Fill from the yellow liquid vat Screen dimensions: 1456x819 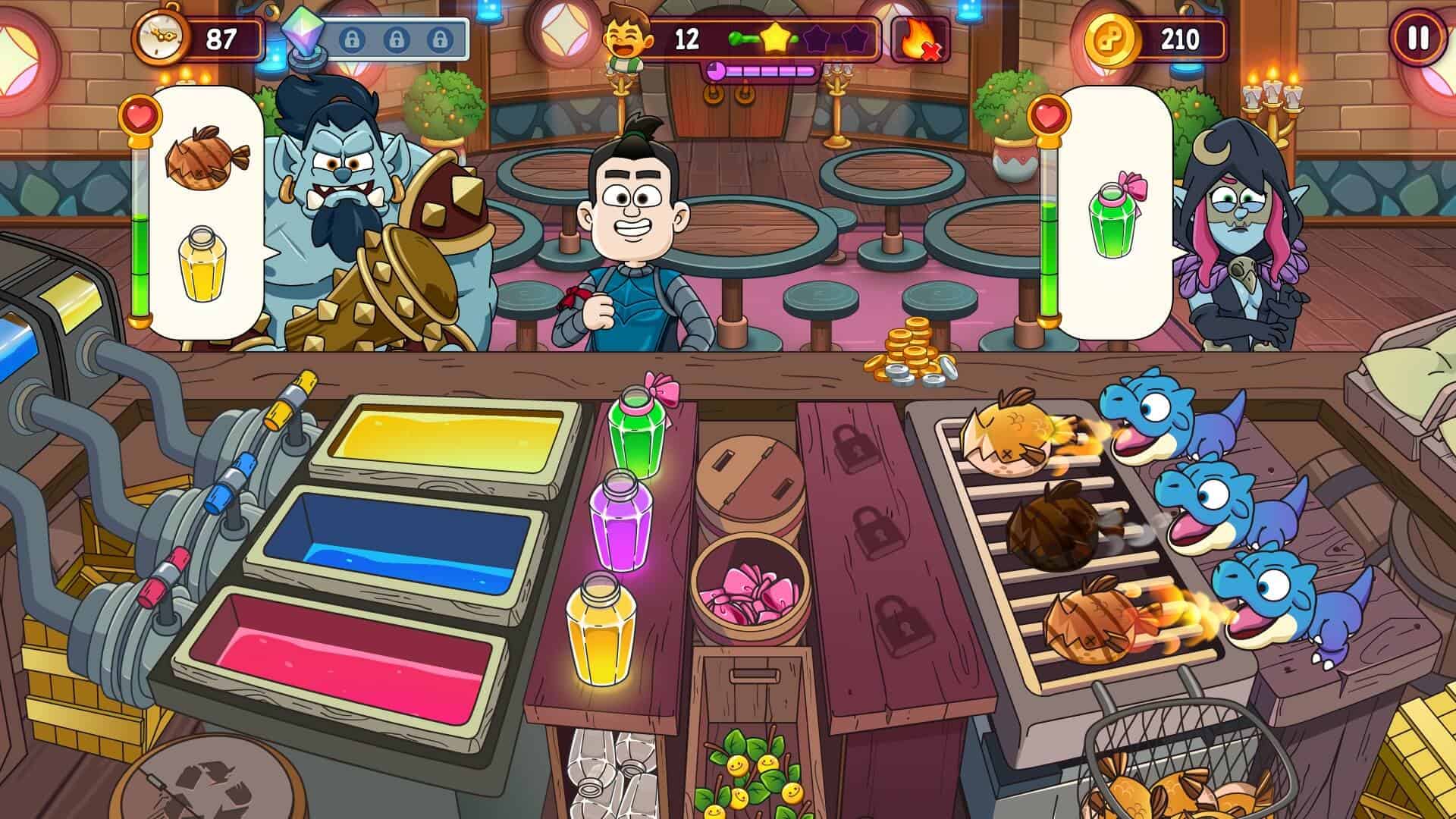449,436
